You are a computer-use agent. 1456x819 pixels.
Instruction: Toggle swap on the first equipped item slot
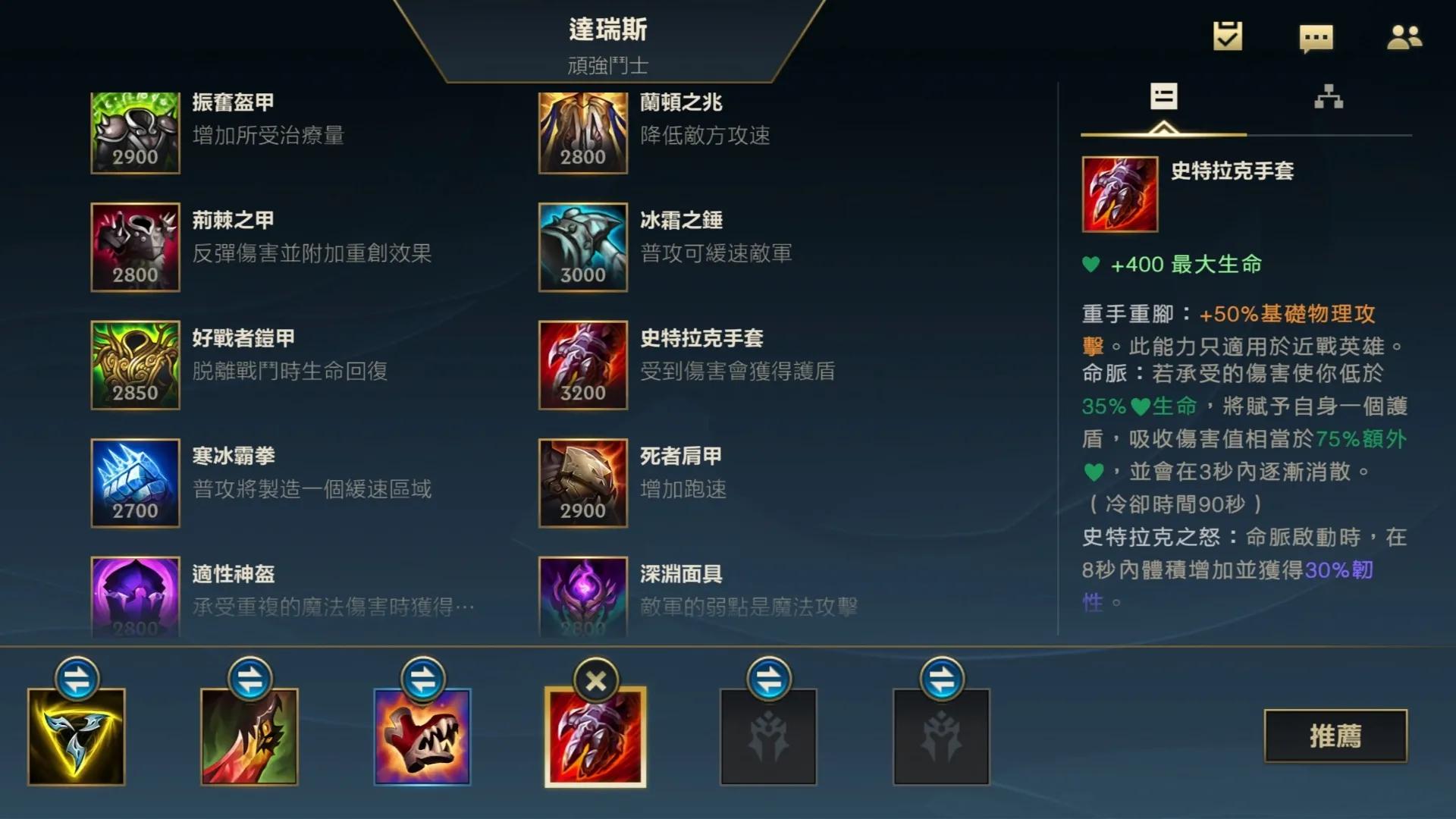tap(76, 680)
